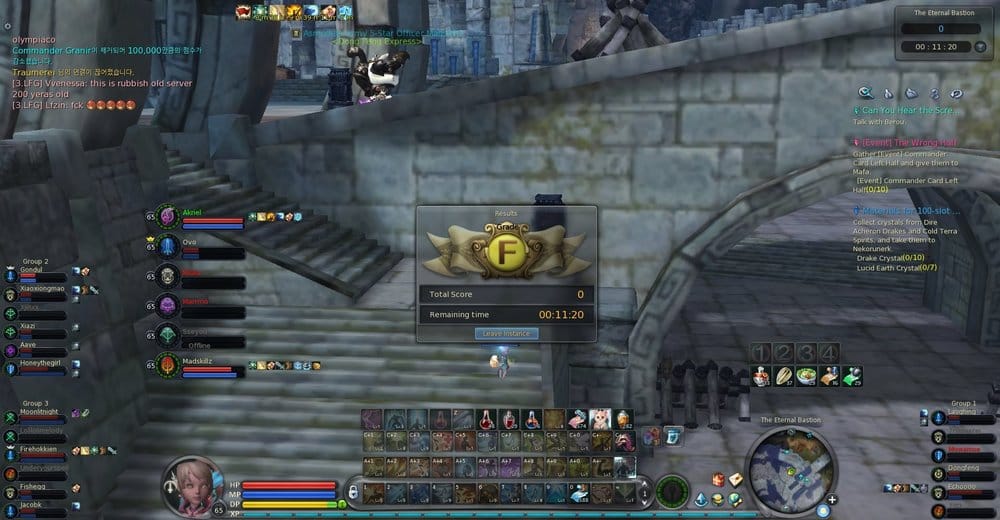Select Firehokkien in Group 3
The width and height of the screenshot is (1000, 520).
pos(38,453)
